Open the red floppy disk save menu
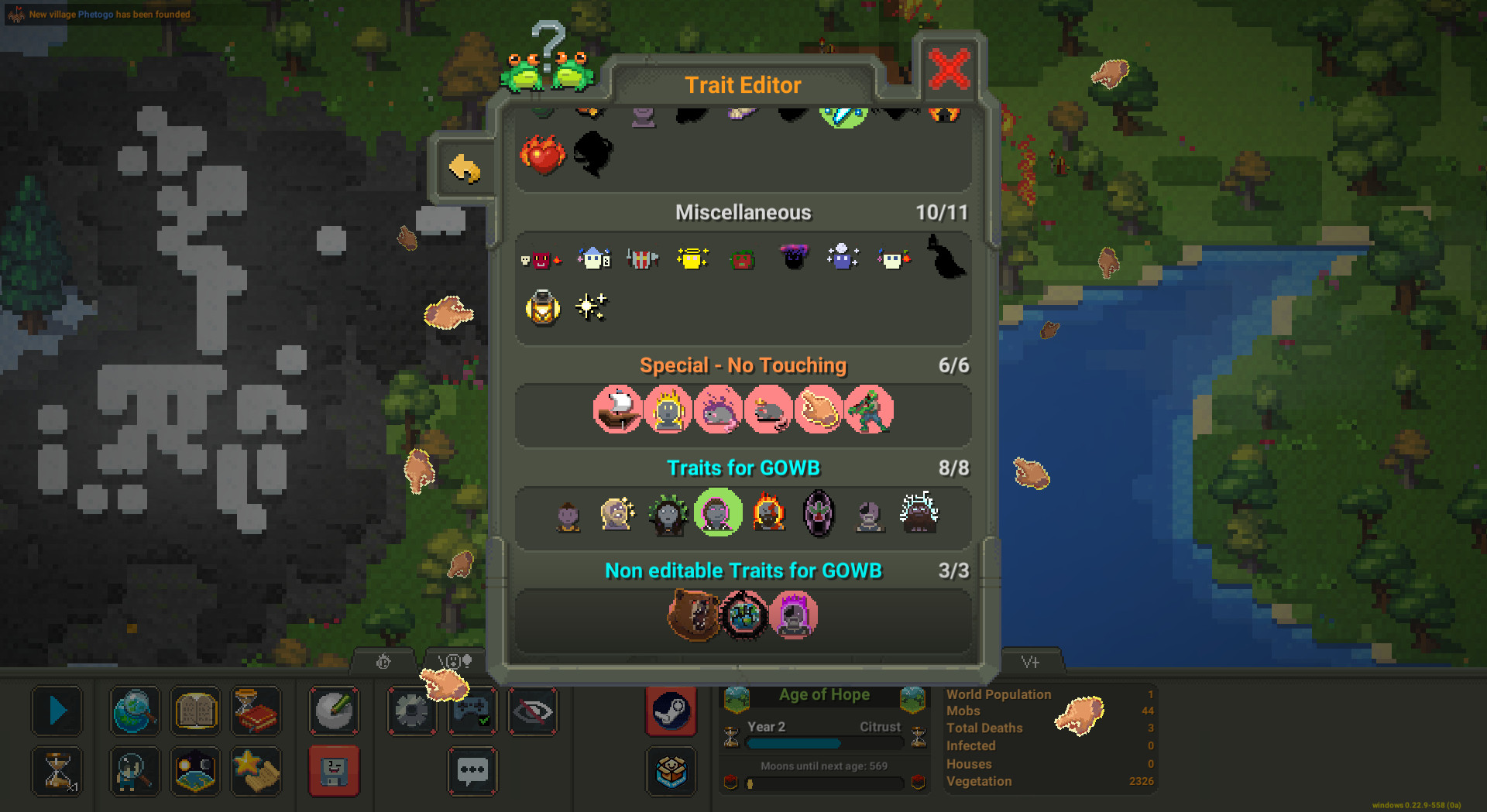Image resolution: width=1487 pixels, height=812 pixels. pyautogui.click(x=334, y=771)
